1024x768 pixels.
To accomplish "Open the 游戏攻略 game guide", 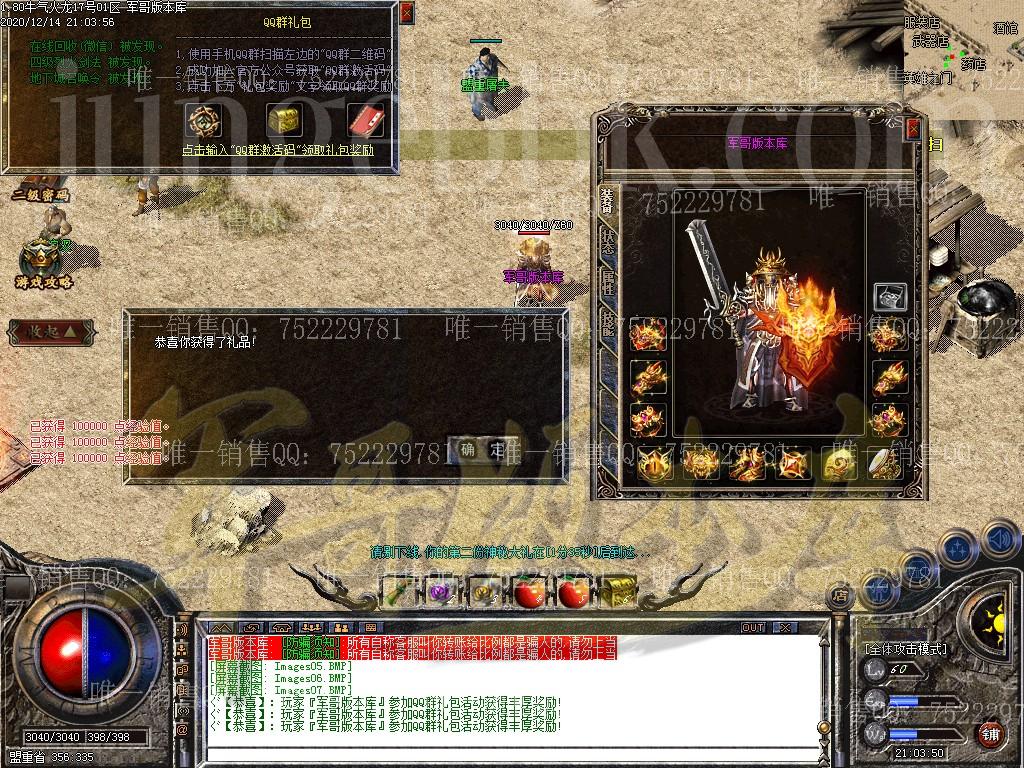I will [44, 265].
